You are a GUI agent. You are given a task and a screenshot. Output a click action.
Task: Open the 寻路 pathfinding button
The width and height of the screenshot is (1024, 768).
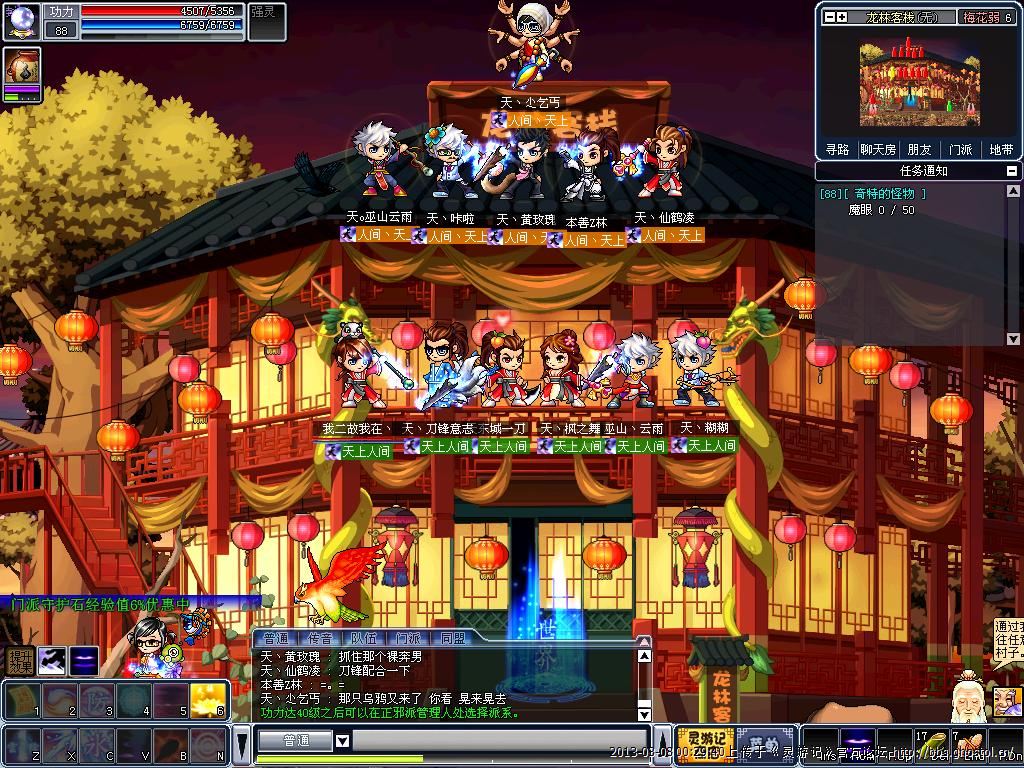tap(837, 150)
